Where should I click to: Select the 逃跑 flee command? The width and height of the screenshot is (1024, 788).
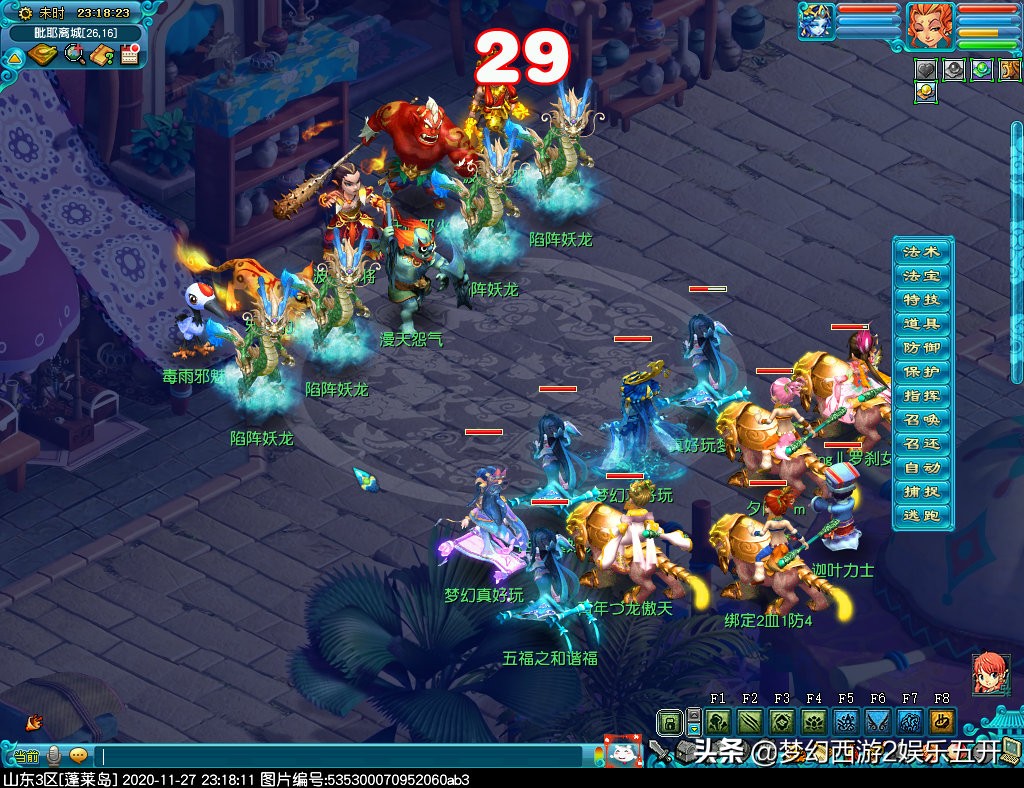tap(921, 516)
